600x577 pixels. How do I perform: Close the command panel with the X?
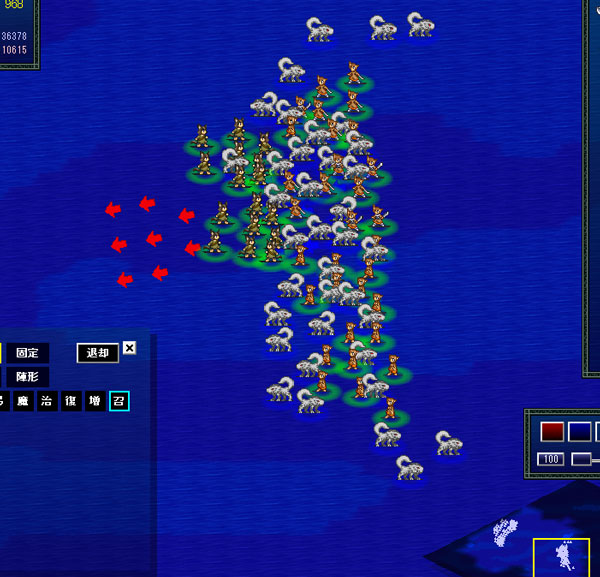point(129,349)
